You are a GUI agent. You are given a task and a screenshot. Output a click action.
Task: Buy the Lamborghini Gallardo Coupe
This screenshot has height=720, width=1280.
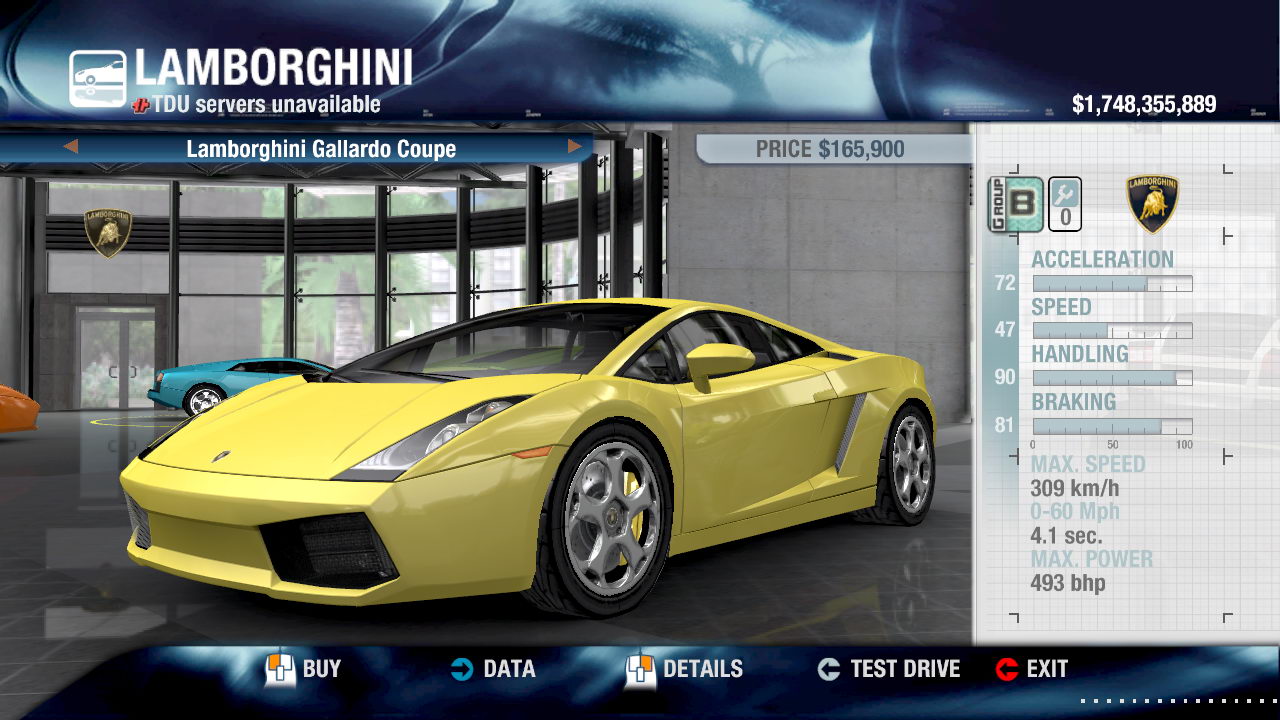[x=303, y=669]
